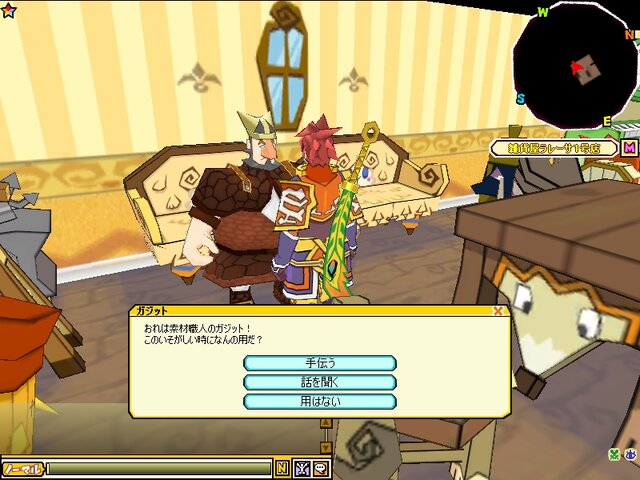Viewport: 640px width, 480px height.
Task: Click the 雑貨屋ラレーサ1号店 location label
Action: [x=553, y=148]
